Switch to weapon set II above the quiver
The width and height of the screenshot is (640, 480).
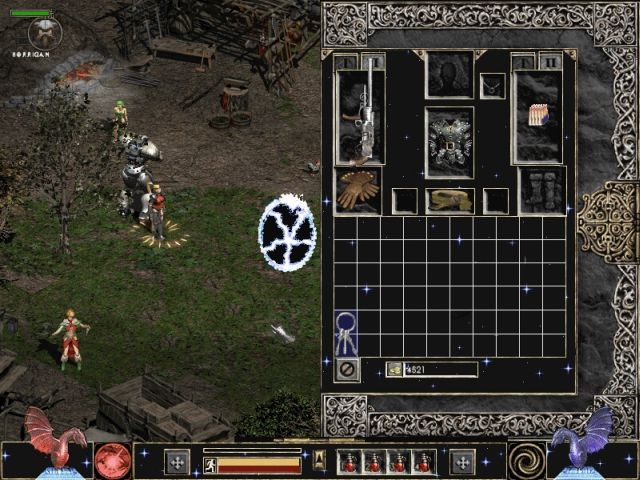point(550,62)
